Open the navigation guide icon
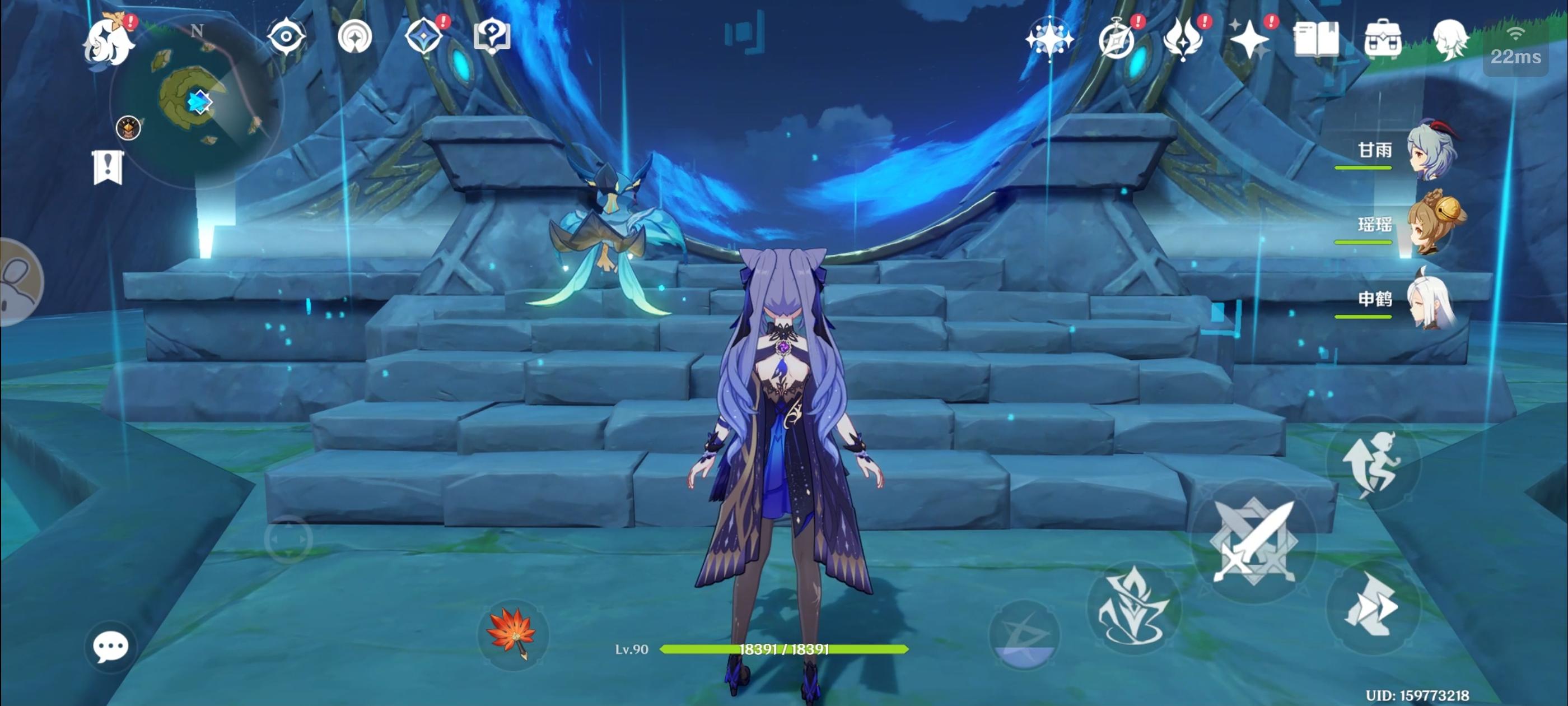The image size is (1568, 706). point(357,38)
